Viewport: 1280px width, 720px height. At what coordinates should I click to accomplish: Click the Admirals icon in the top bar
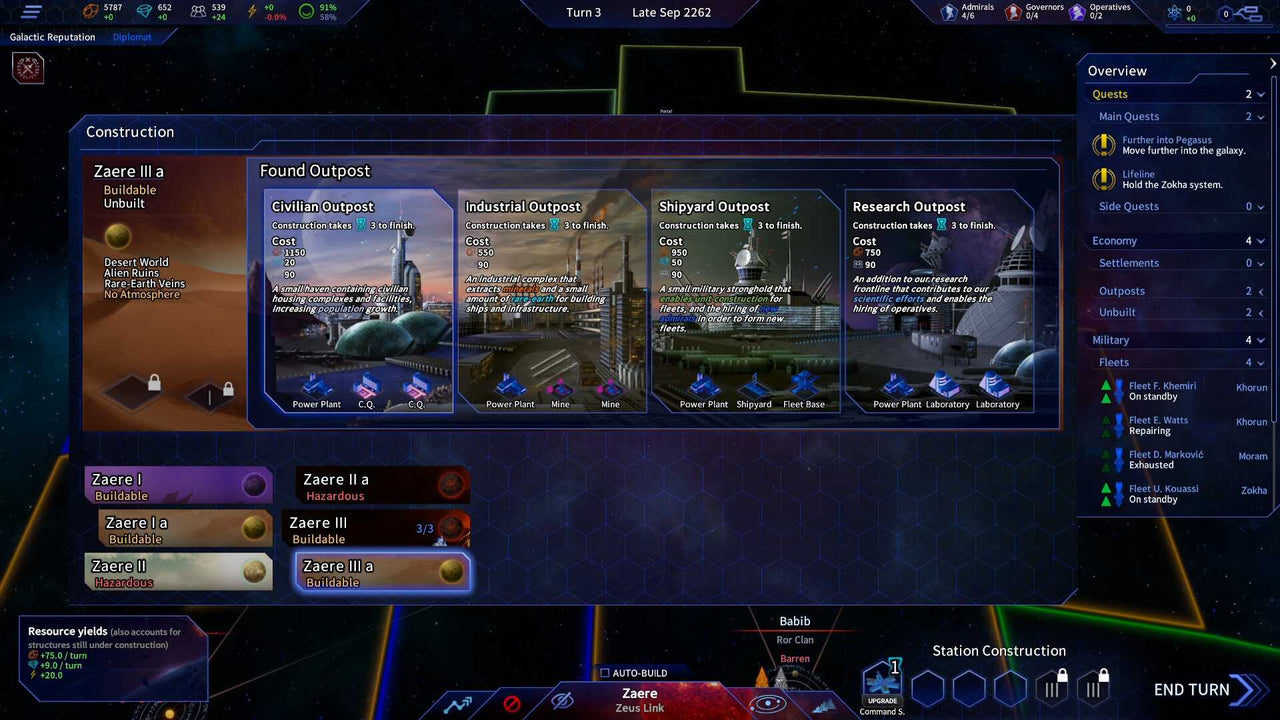tap(948, 12)
